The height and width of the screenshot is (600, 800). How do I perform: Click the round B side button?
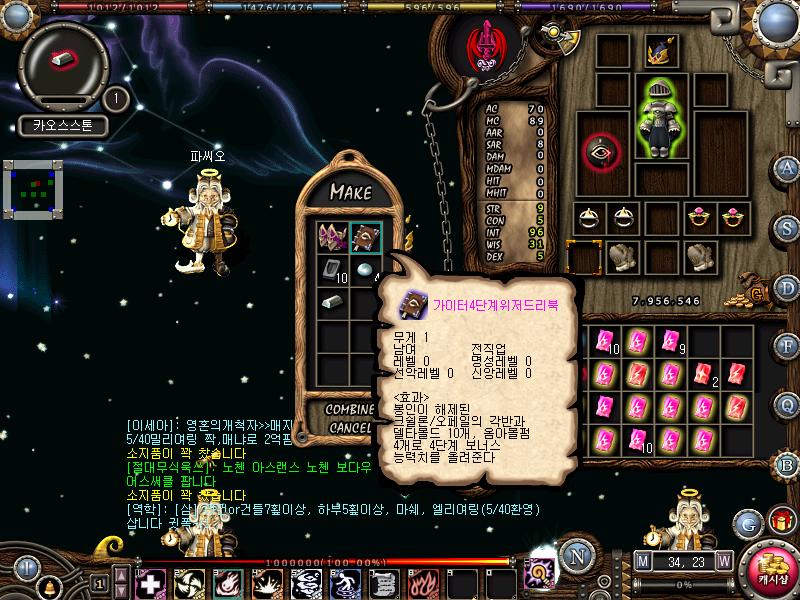(x=788, y=463)
